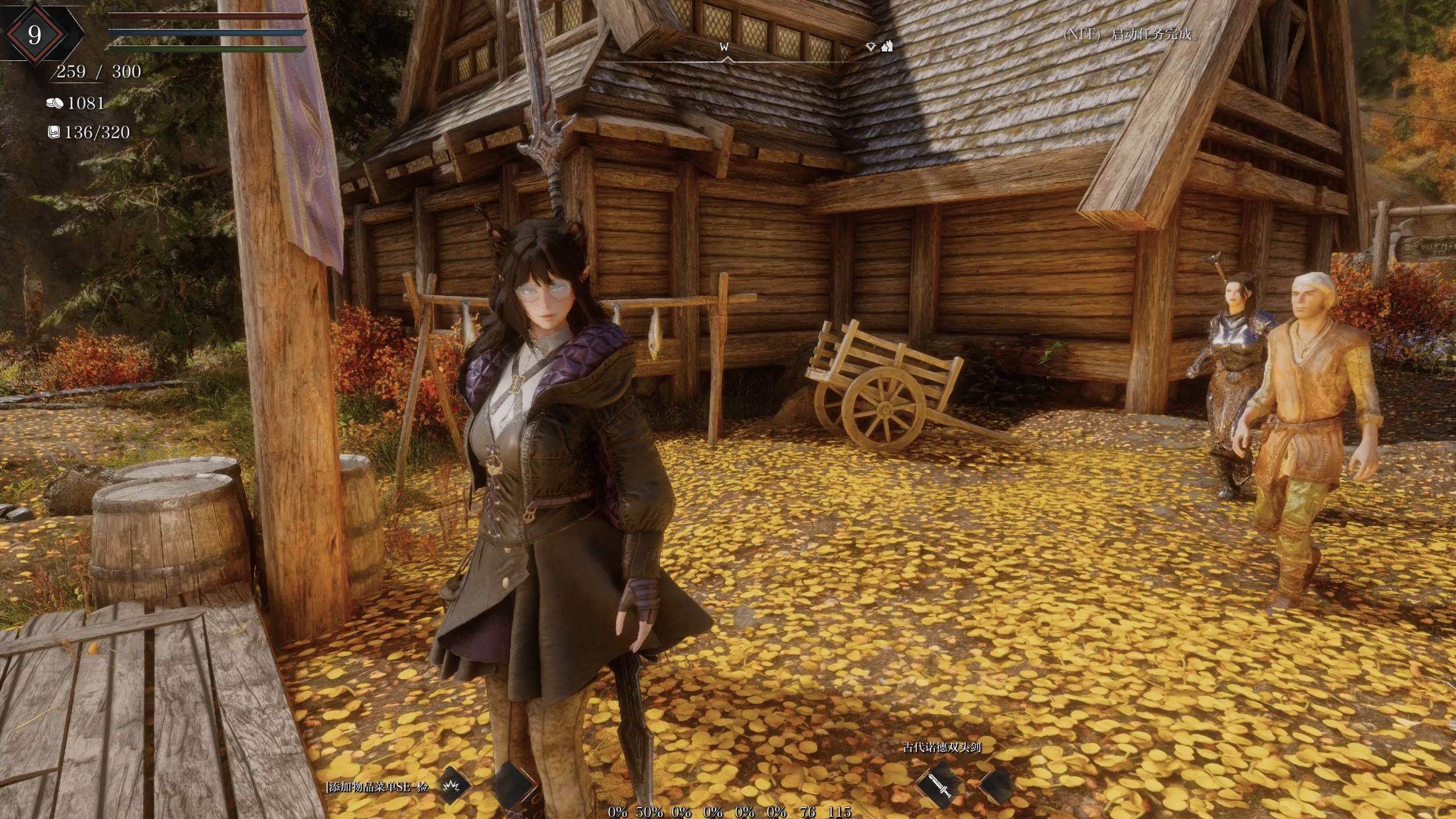The width and height of the screenshot is (1456, 819).
Task: Click the house location marker on the compass
Action: tap(887, 46)
